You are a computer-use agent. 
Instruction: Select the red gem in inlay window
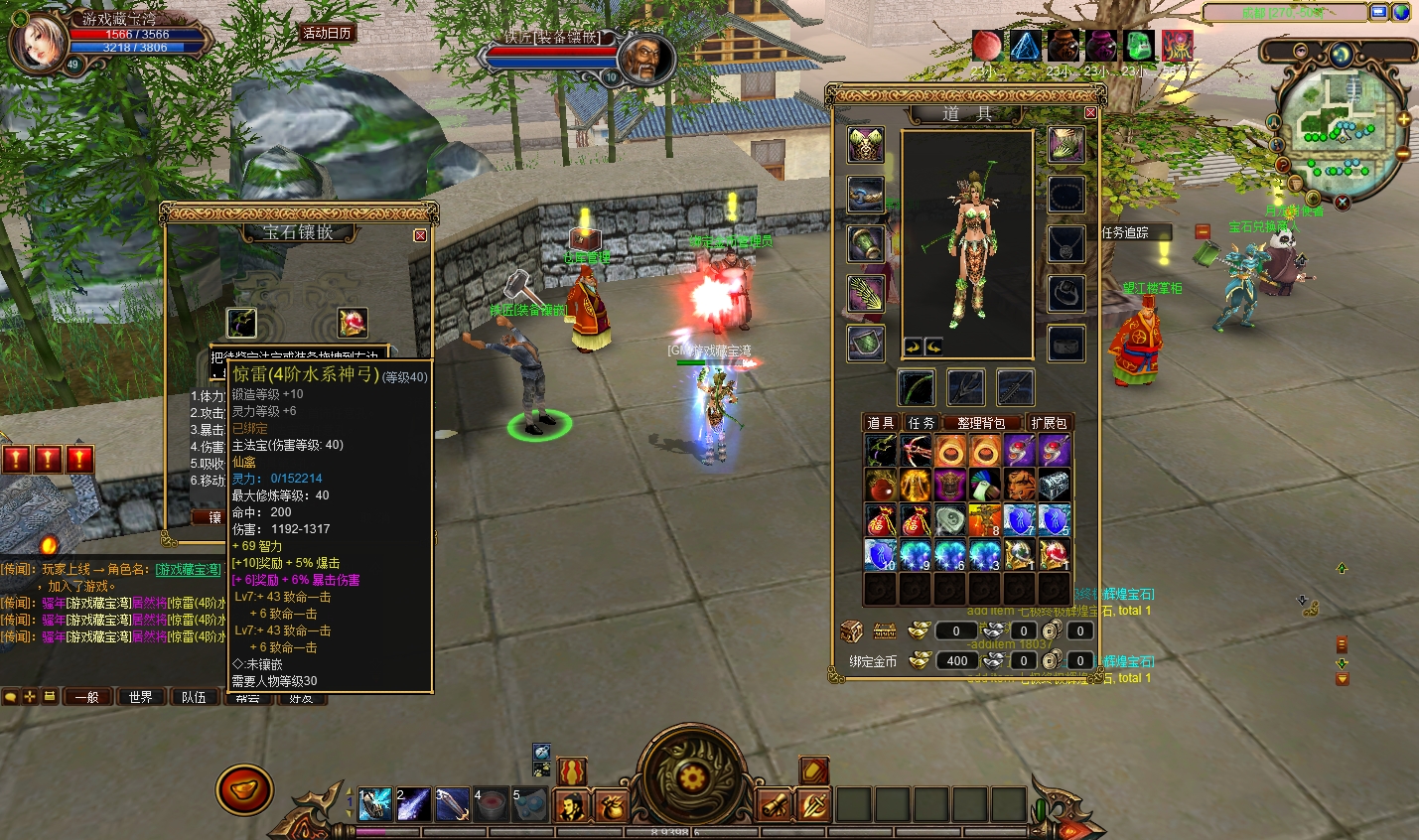[352, 323]
